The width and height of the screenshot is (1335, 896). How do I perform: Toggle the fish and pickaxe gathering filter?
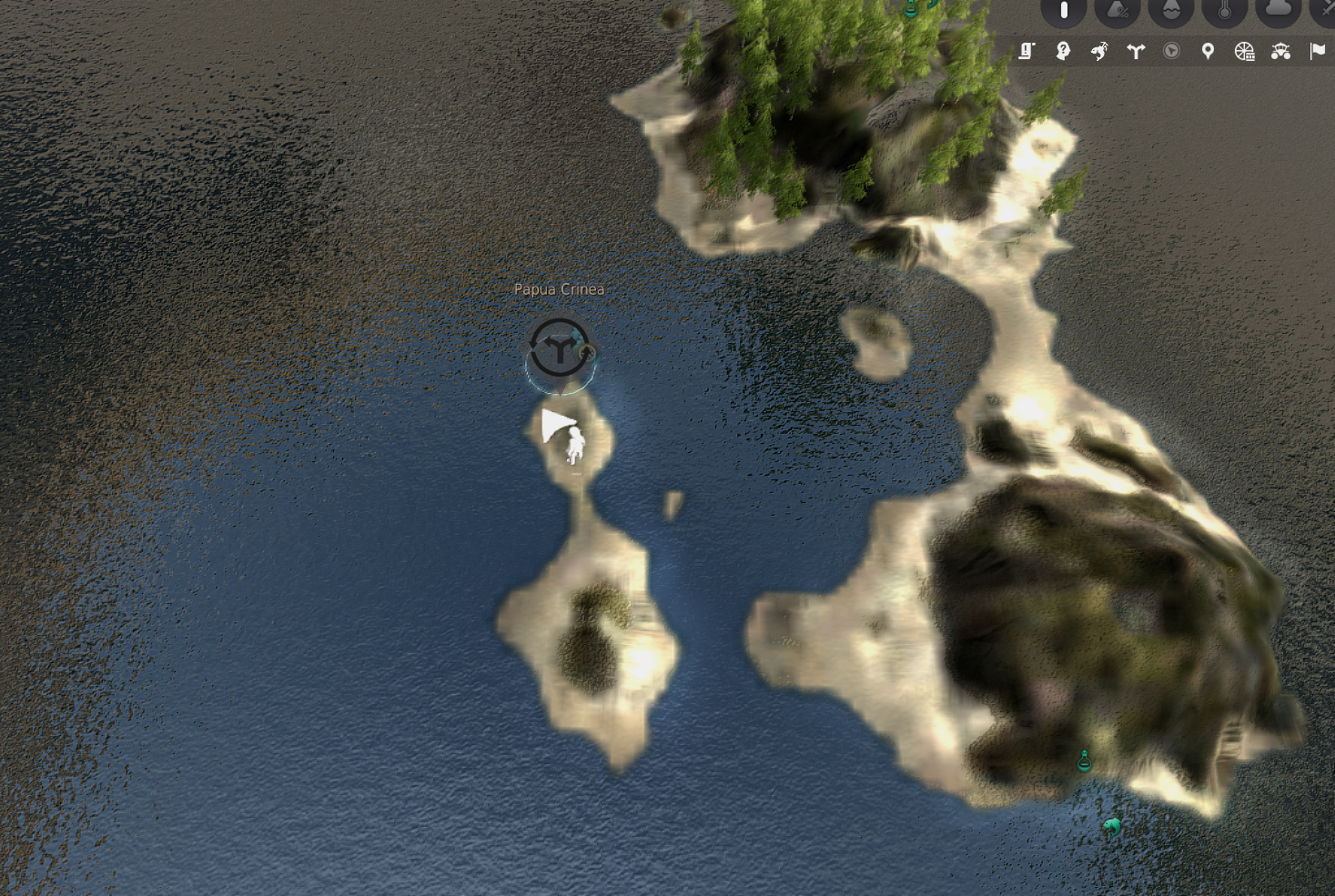coord(1099,51)
